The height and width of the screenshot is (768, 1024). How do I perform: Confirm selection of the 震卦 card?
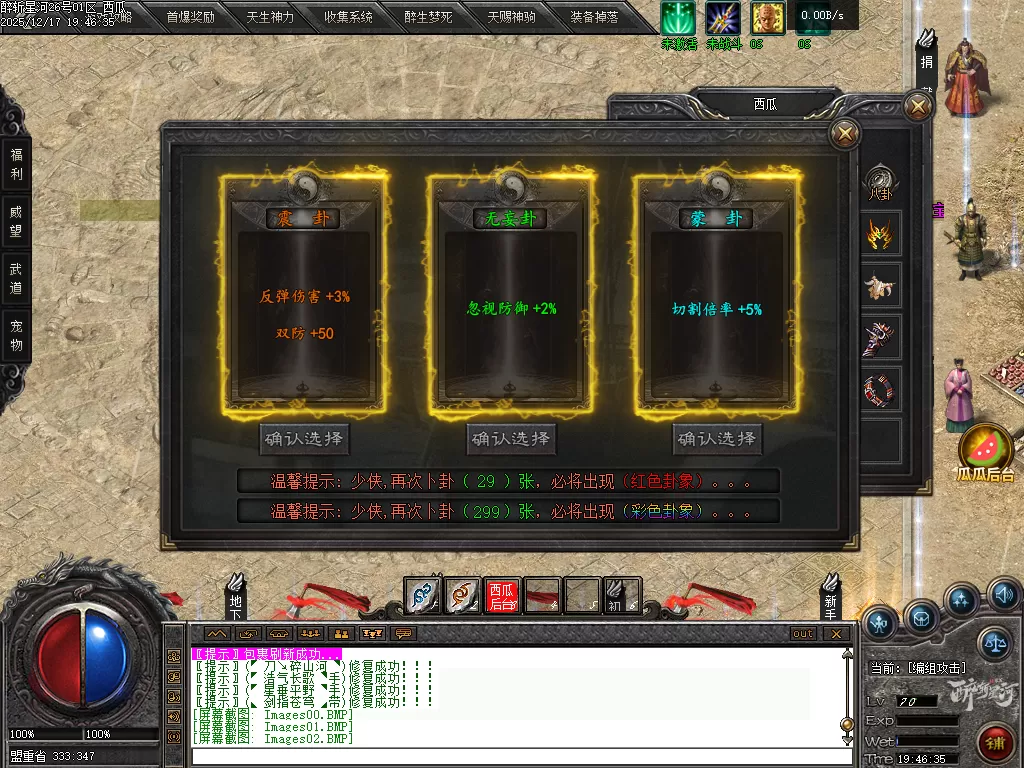(304, 438)
